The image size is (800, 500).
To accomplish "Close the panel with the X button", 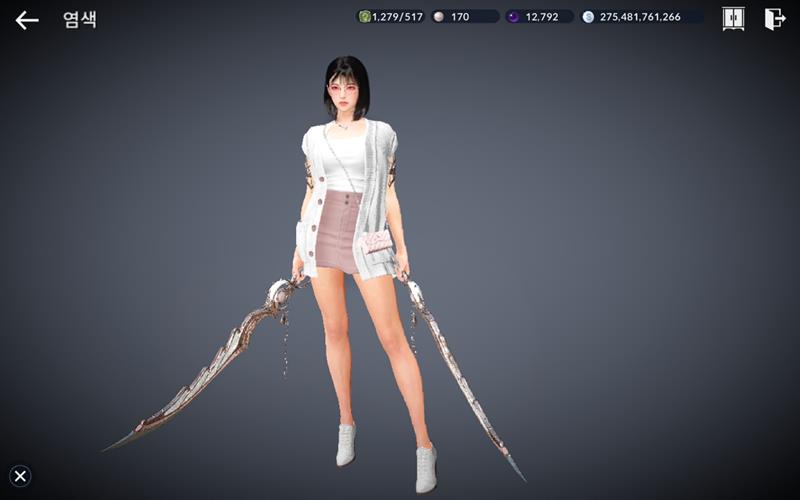I will 20,476.
